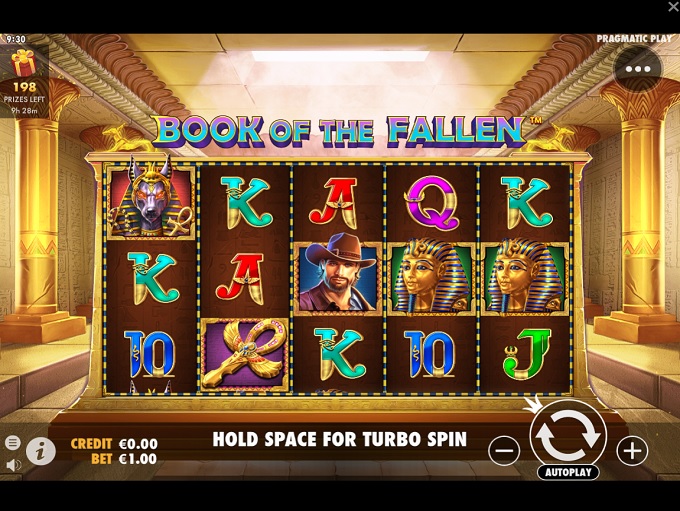Toggle the sound speaker icon
This screenshot has height=511, width=680.
click(x=13, y=465)
